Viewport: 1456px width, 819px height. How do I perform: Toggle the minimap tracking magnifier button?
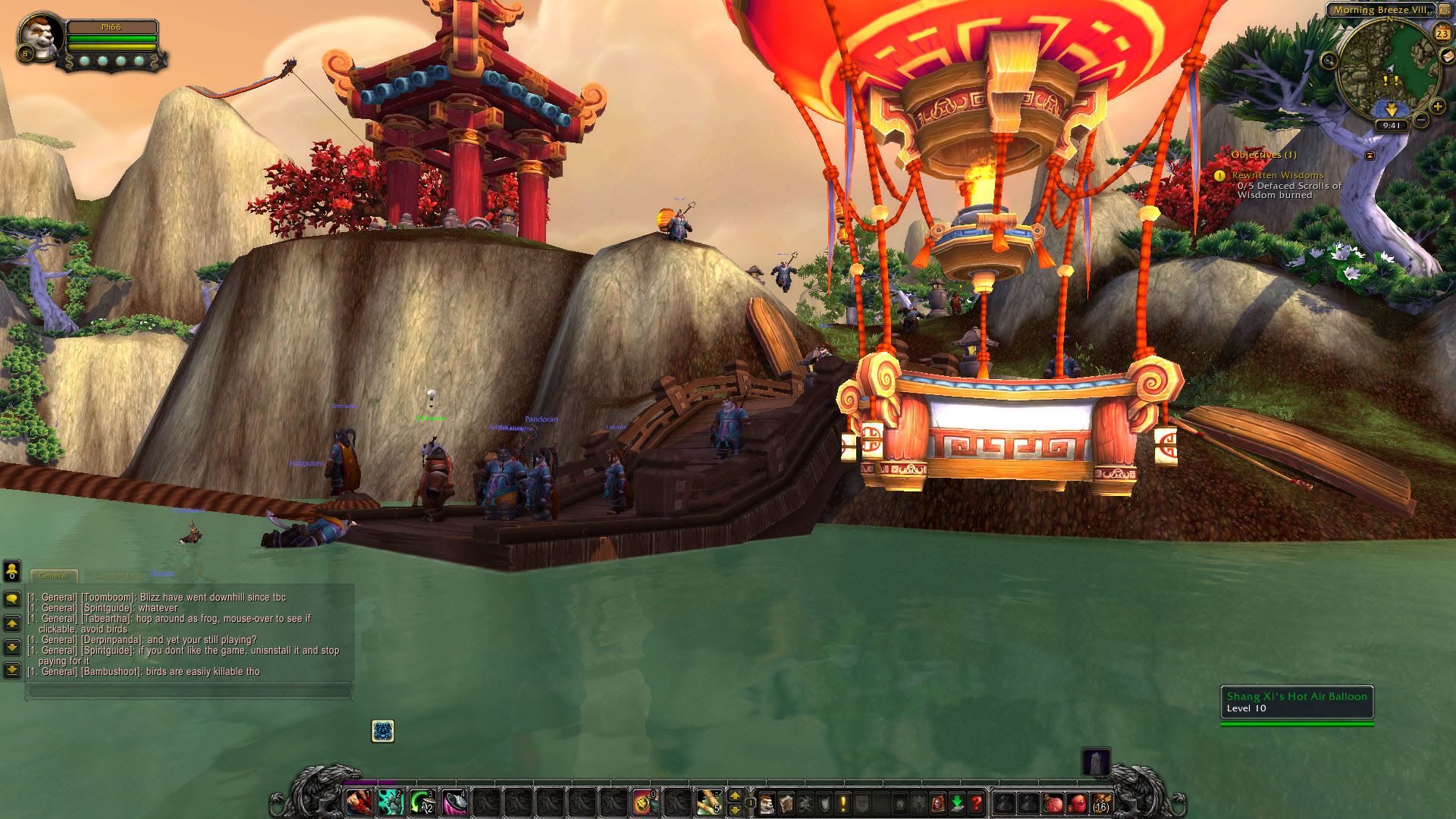(1329, 60)
